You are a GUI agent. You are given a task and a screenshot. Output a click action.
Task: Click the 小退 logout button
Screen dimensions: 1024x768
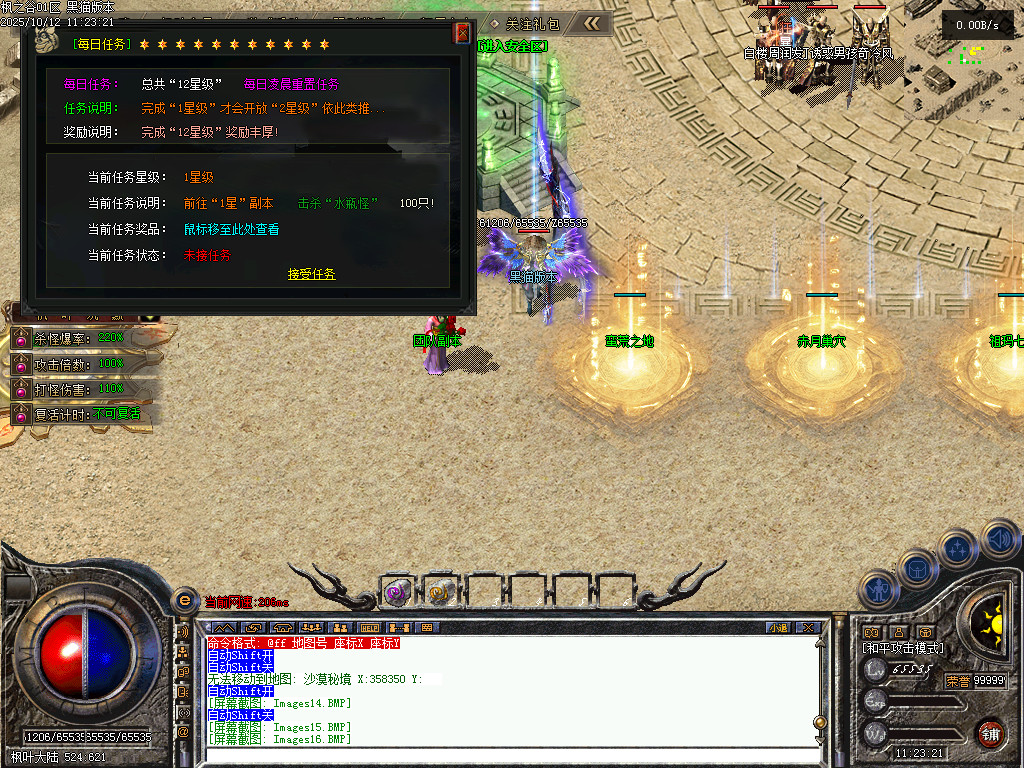coord(778,627)
